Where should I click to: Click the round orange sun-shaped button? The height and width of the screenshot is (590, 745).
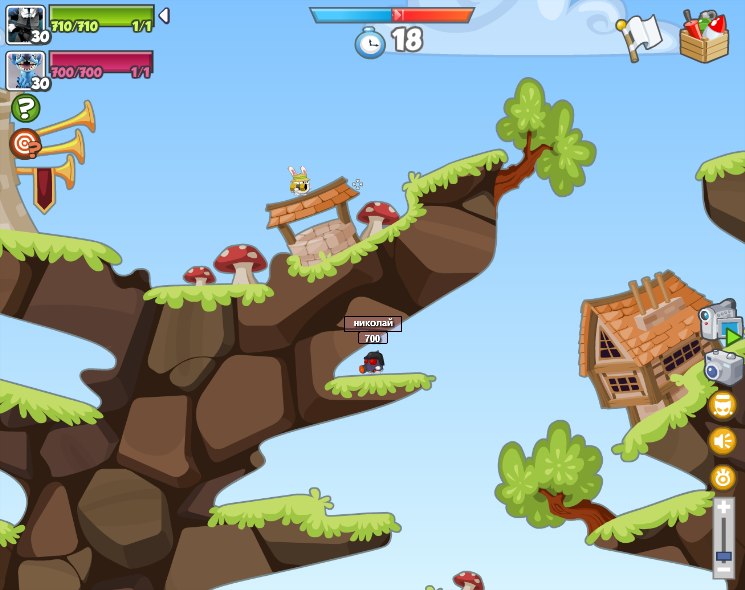click(723, 477)
